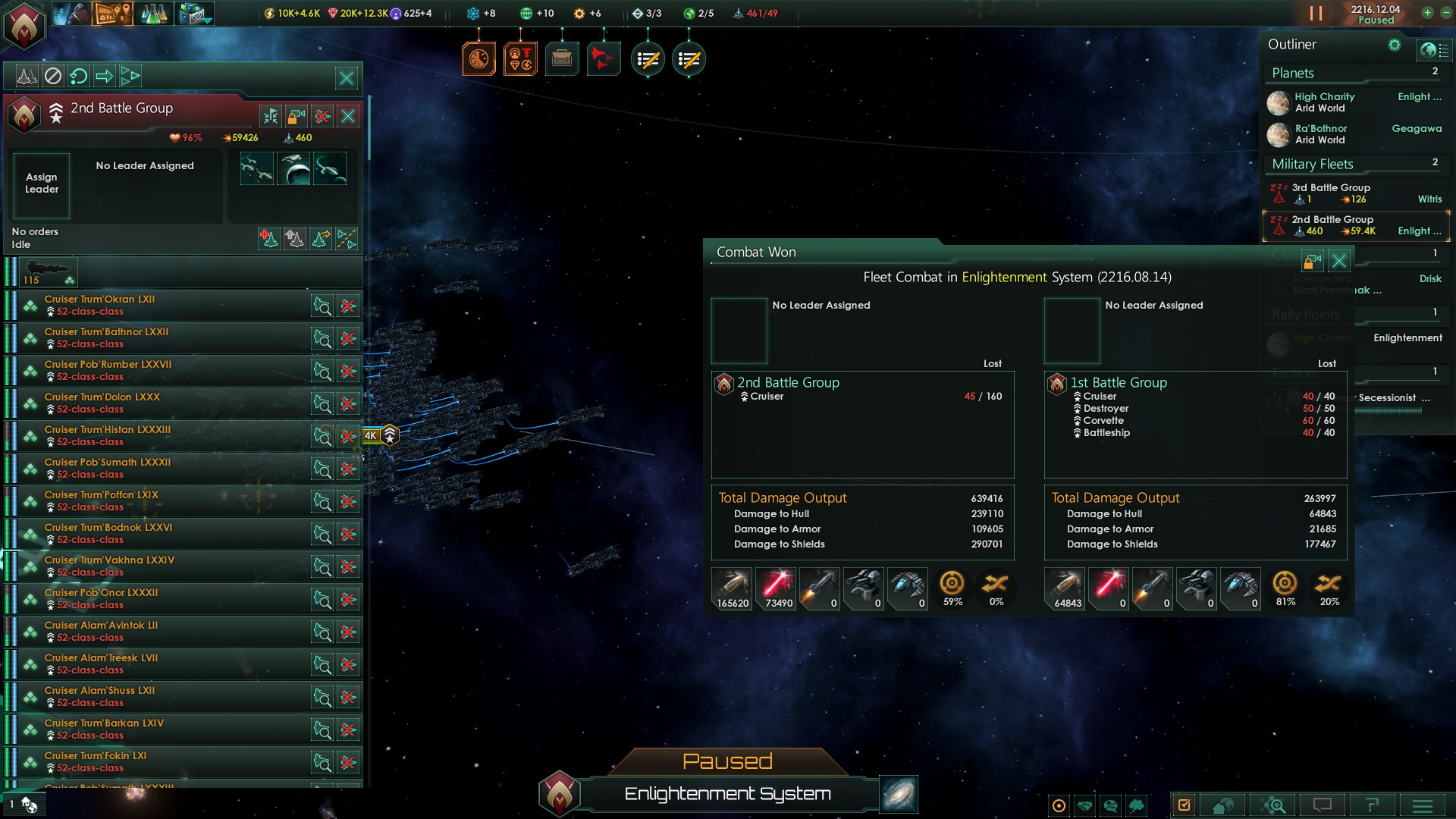
Task: Select 3rd Battle Group in the Outliner
Action: click(1331, 193)
